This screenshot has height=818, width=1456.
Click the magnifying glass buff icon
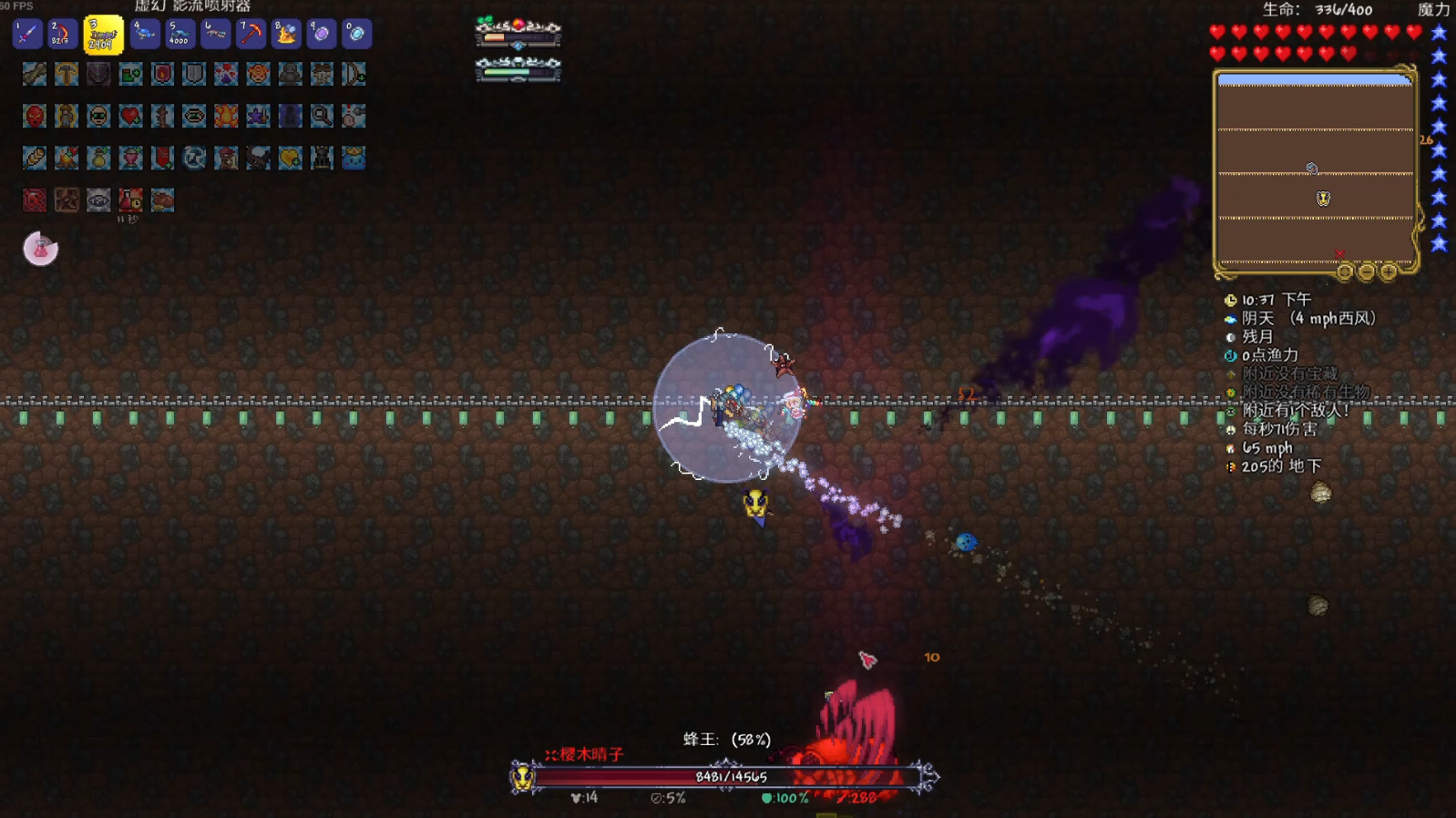pyautogui.click(x=322, y=116)
